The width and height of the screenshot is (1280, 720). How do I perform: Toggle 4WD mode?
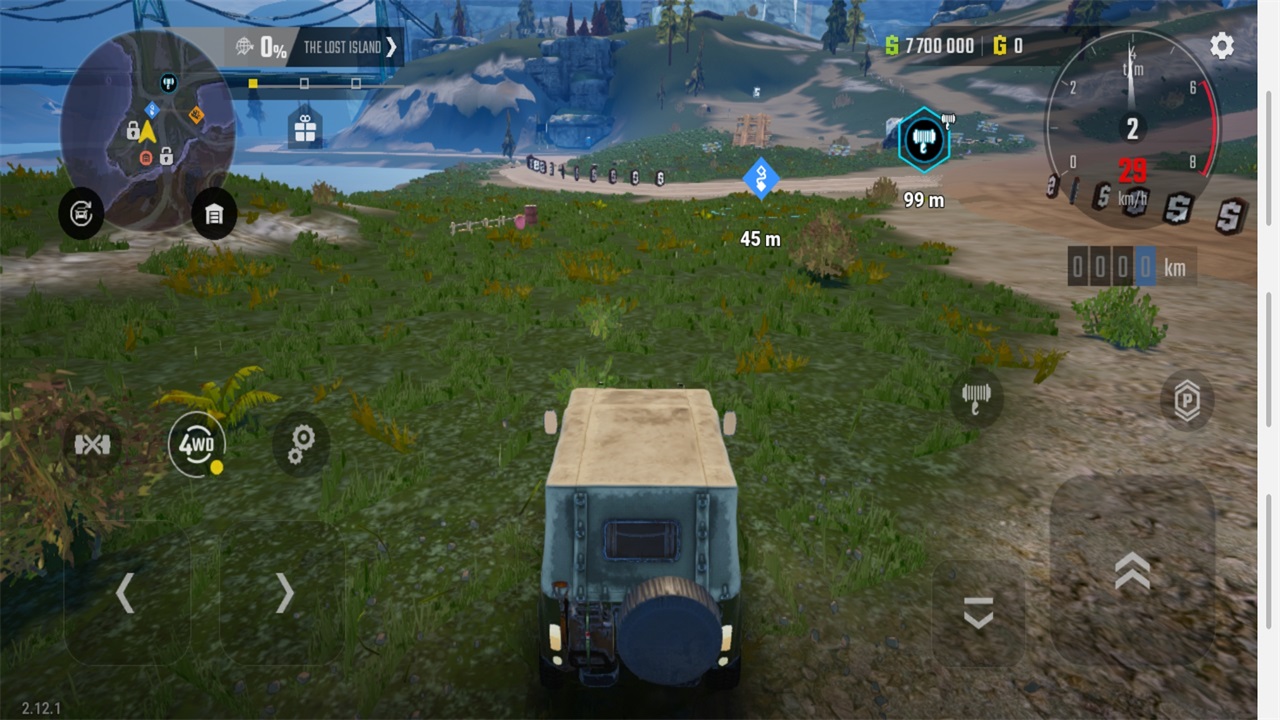click(197, 445)
